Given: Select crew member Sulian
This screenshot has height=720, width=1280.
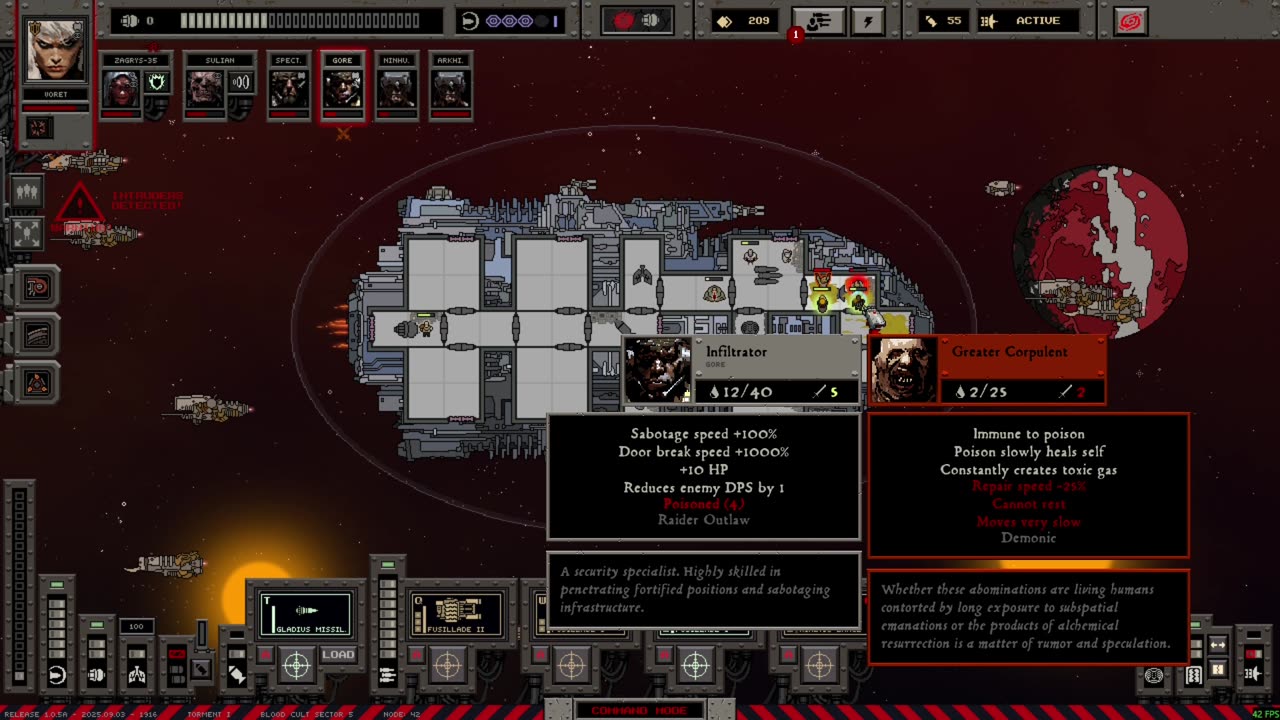Looking at the screenshot, I should [204, 89].
